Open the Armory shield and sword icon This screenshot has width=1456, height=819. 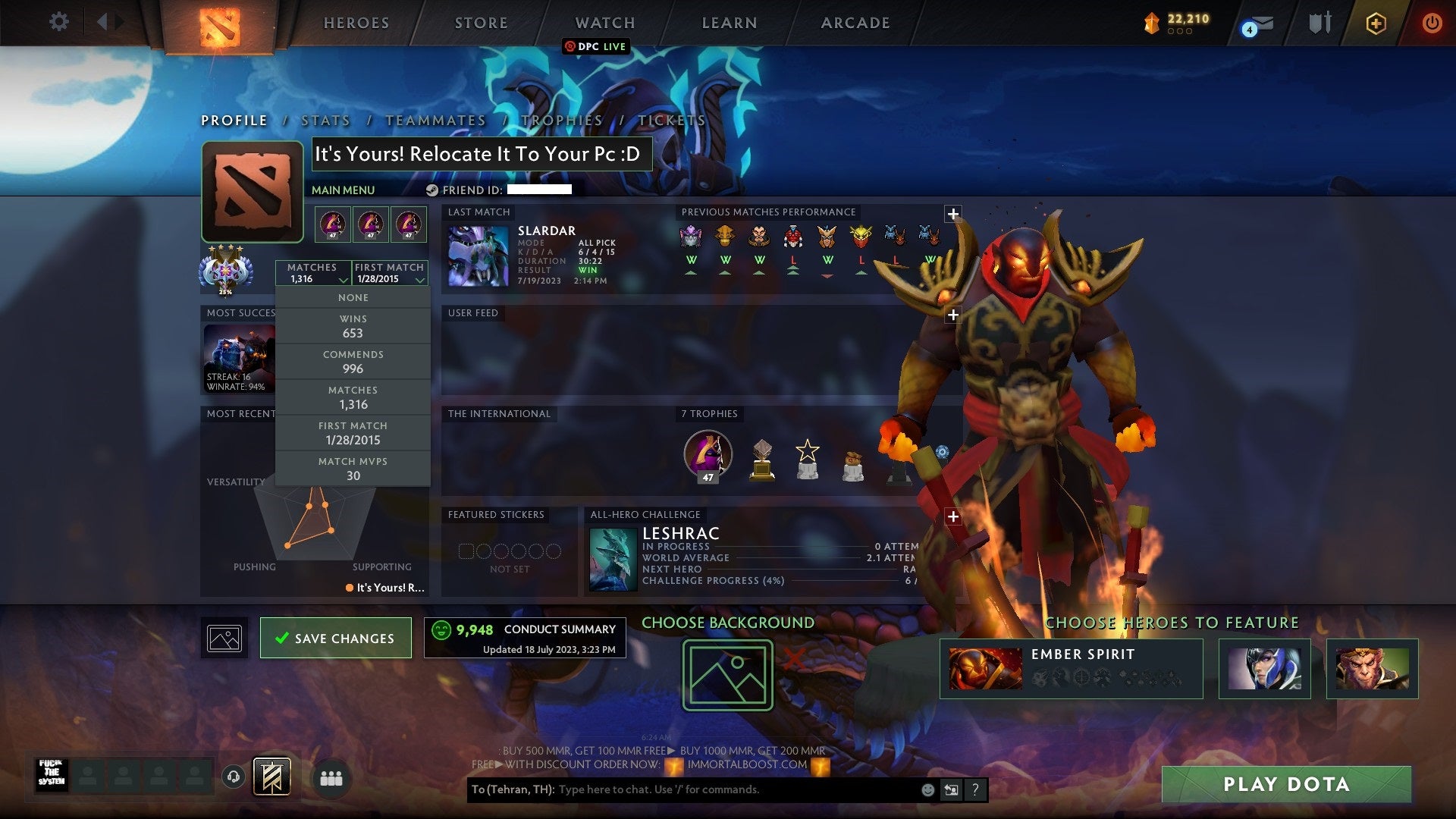point(1319,23)
